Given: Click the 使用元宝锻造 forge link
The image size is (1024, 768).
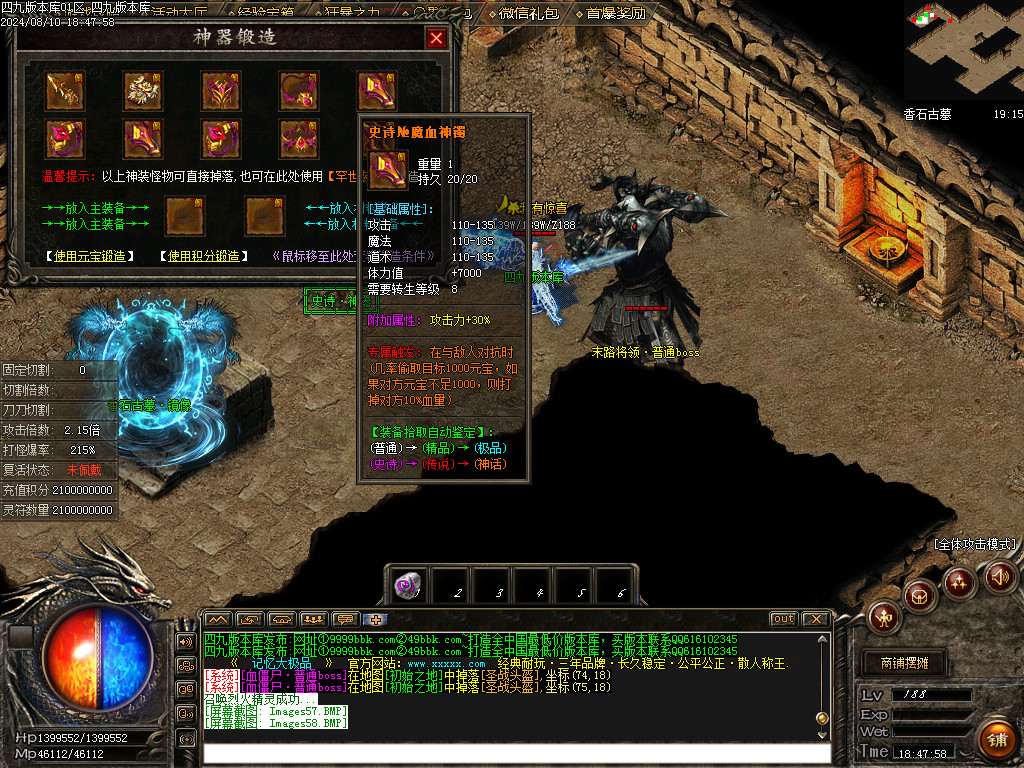Looking at the screenshot, I should (x=90, y=256).
